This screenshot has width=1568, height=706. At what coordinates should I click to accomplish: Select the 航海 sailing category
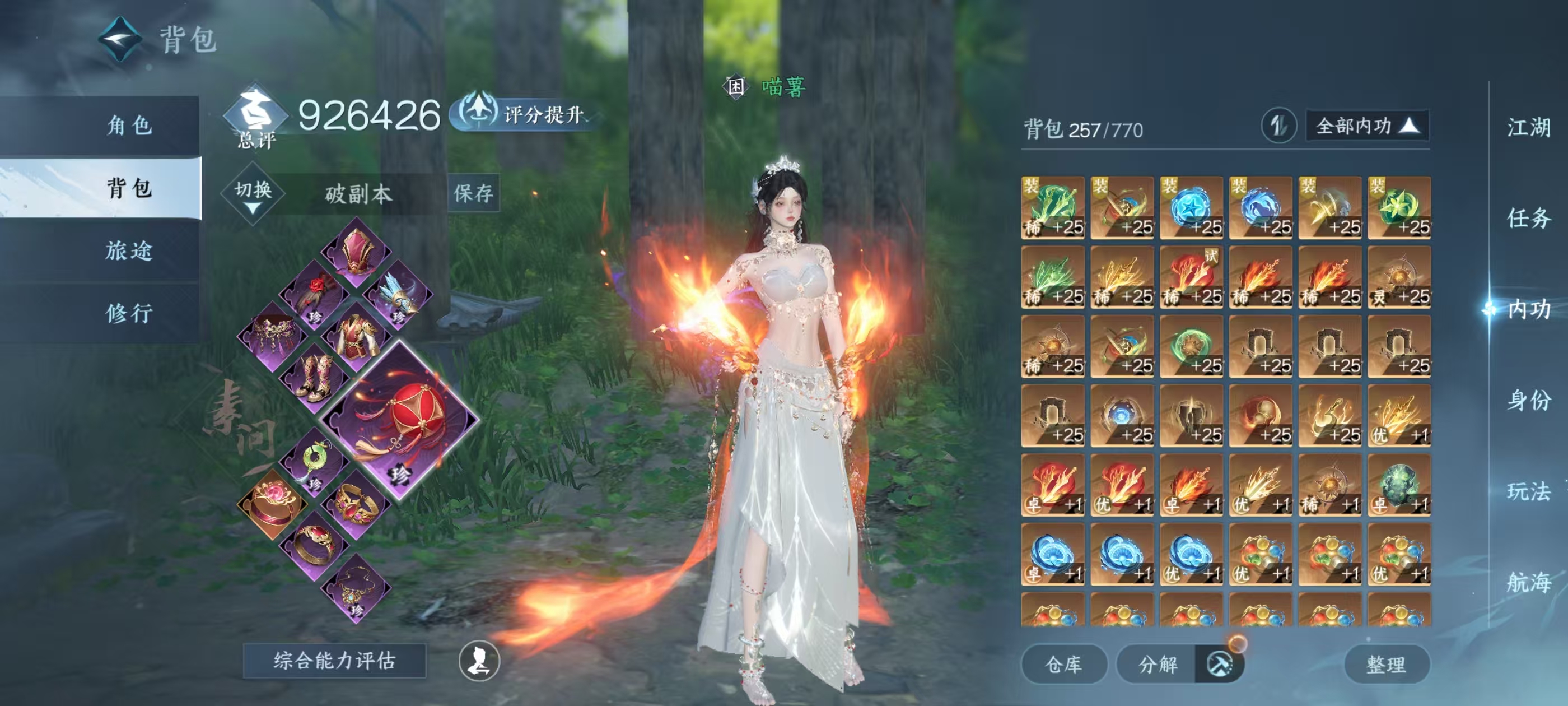pyautogui.click(x=1528, y=582)
